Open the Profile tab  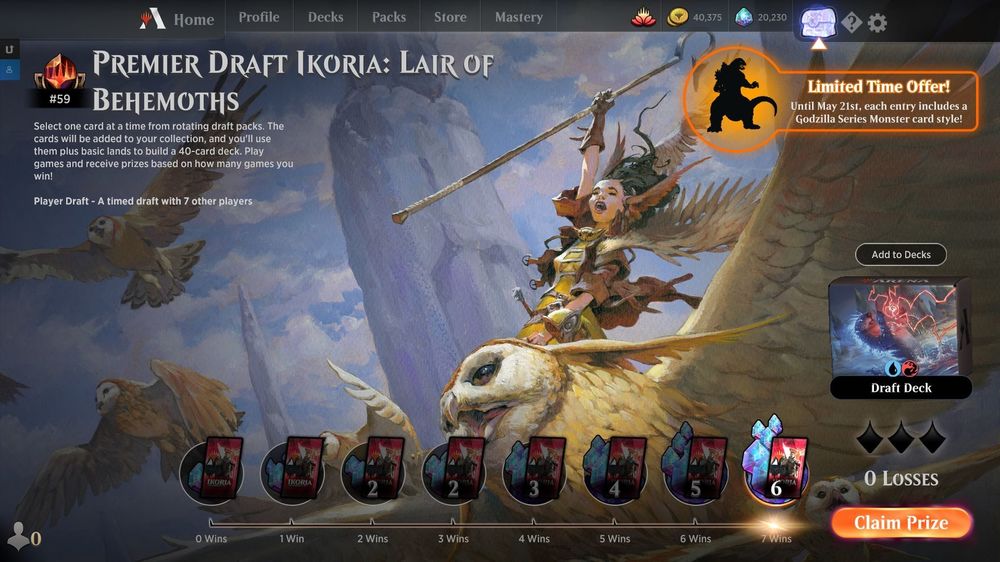[259, 17]
